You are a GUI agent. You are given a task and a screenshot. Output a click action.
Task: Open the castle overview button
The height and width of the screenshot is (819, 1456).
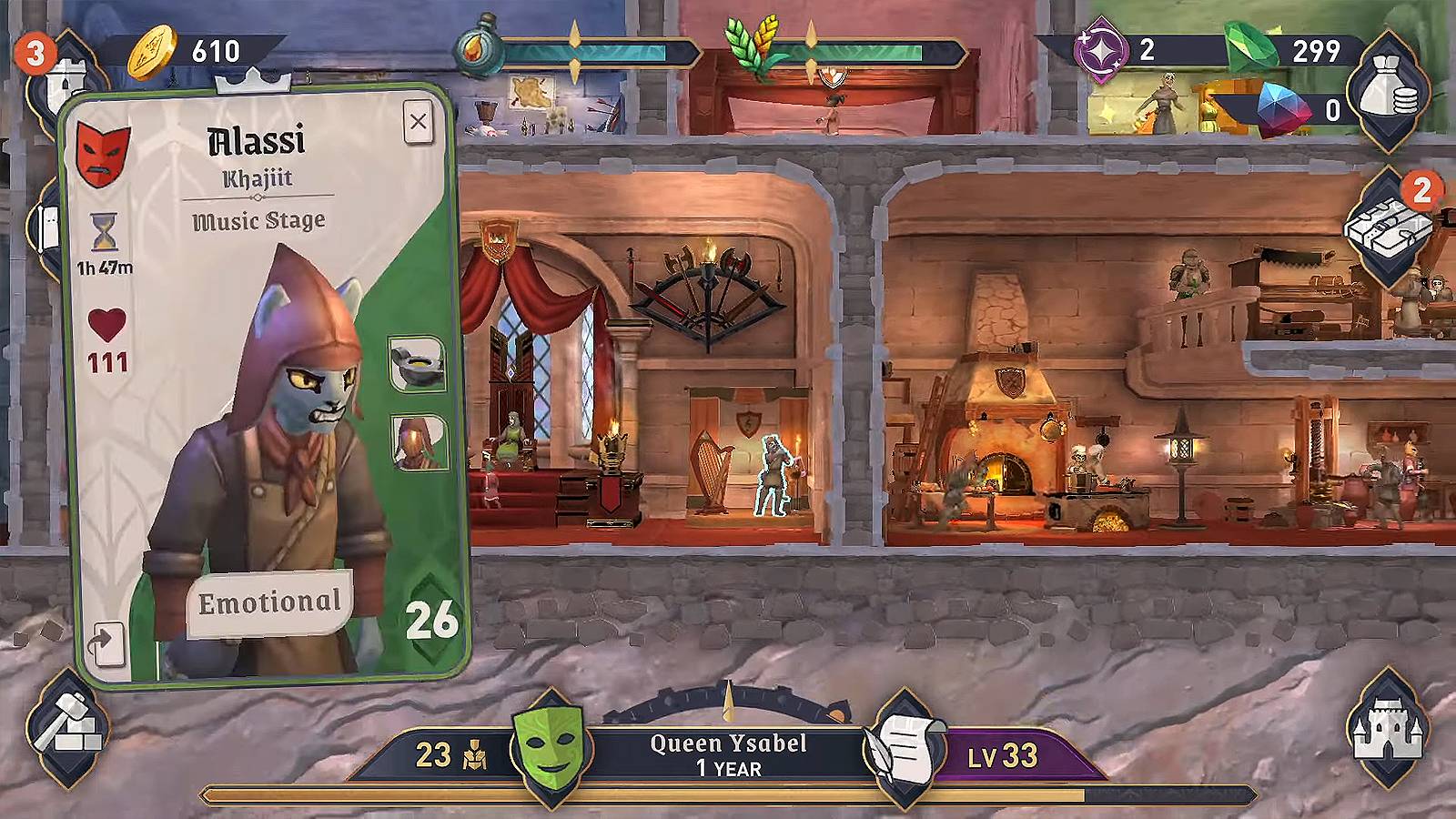click(x=1387, y=727)
